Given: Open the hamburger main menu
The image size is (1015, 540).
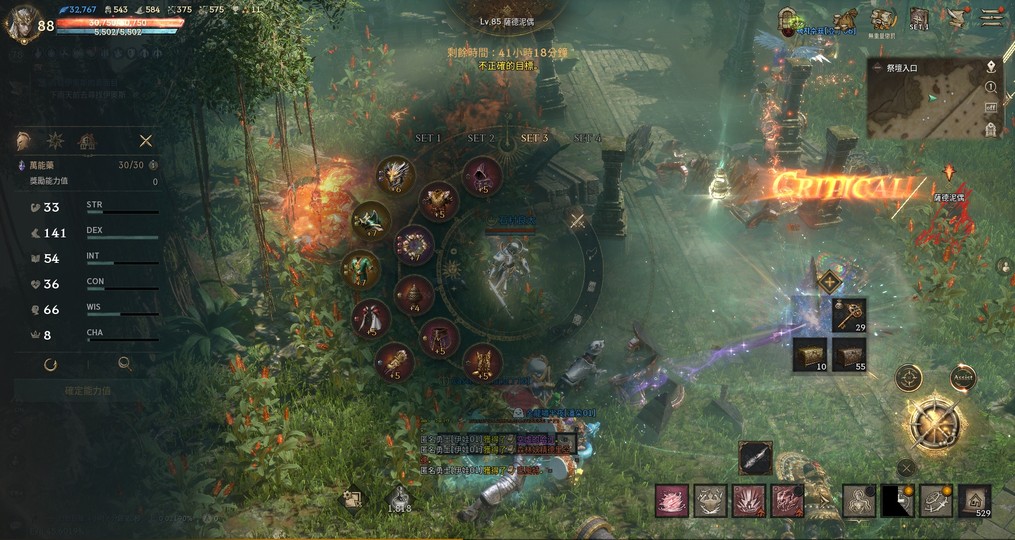Looking at the screenshot, I should point(991,18).
